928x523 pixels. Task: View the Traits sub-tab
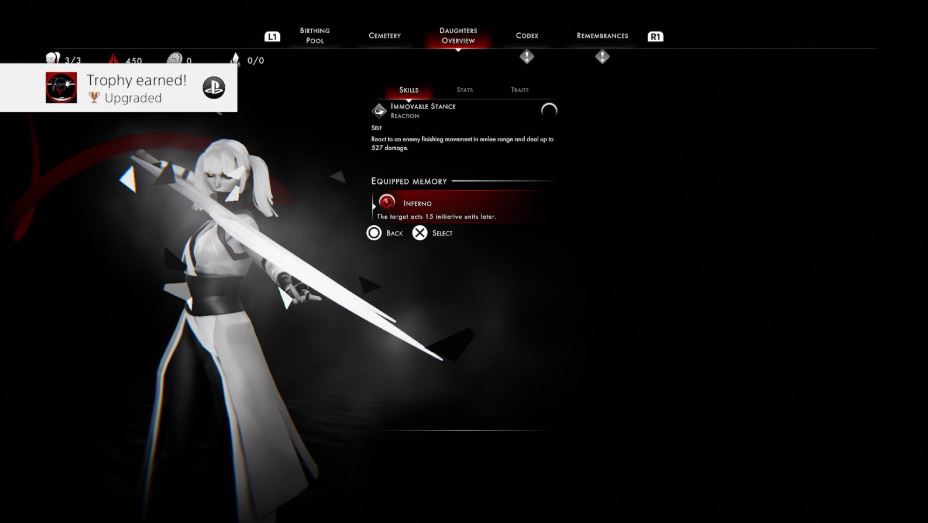pyautogui.click(x=520, y=90)
